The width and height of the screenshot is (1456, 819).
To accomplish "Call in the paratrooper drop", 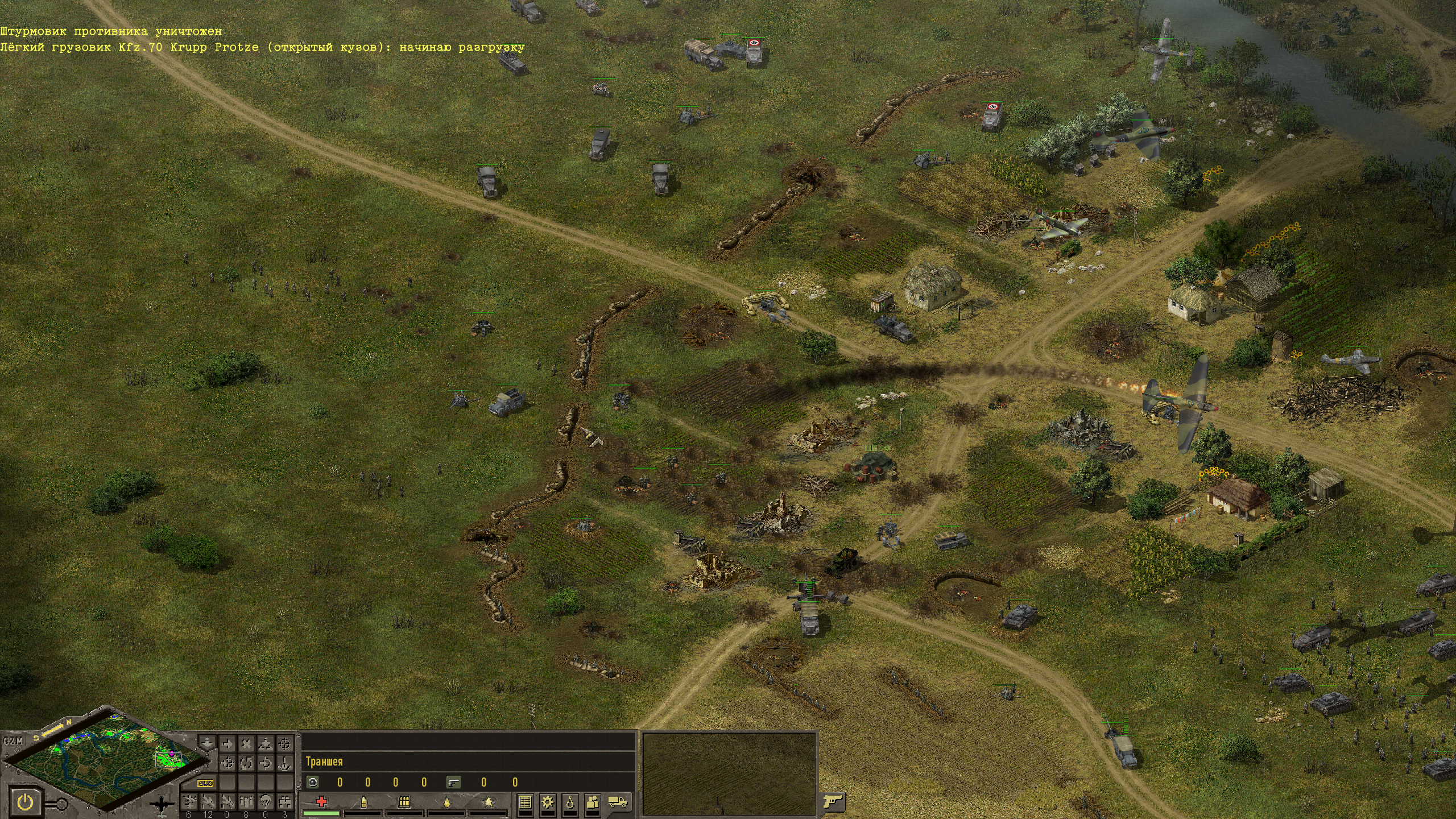I will 265,802.
